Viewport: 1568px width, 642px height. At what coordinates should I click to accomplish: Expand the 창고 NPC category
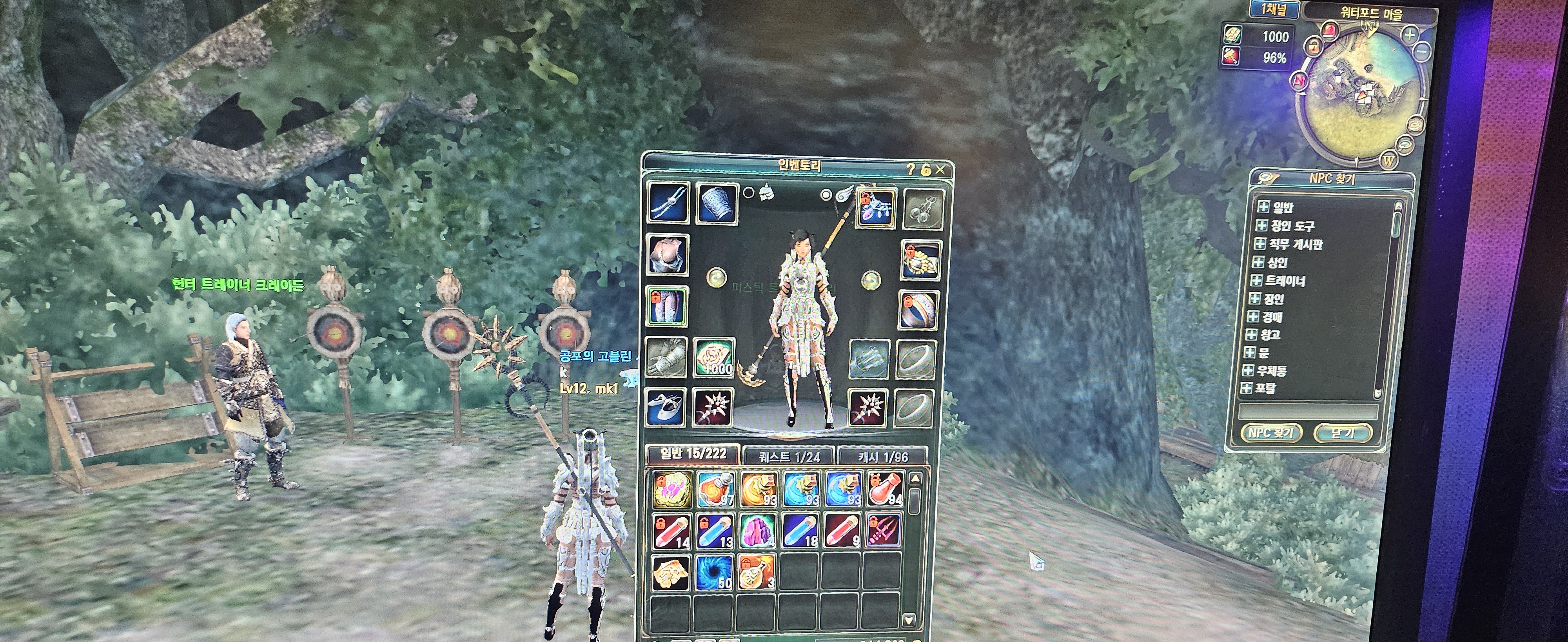[1252, 335]
